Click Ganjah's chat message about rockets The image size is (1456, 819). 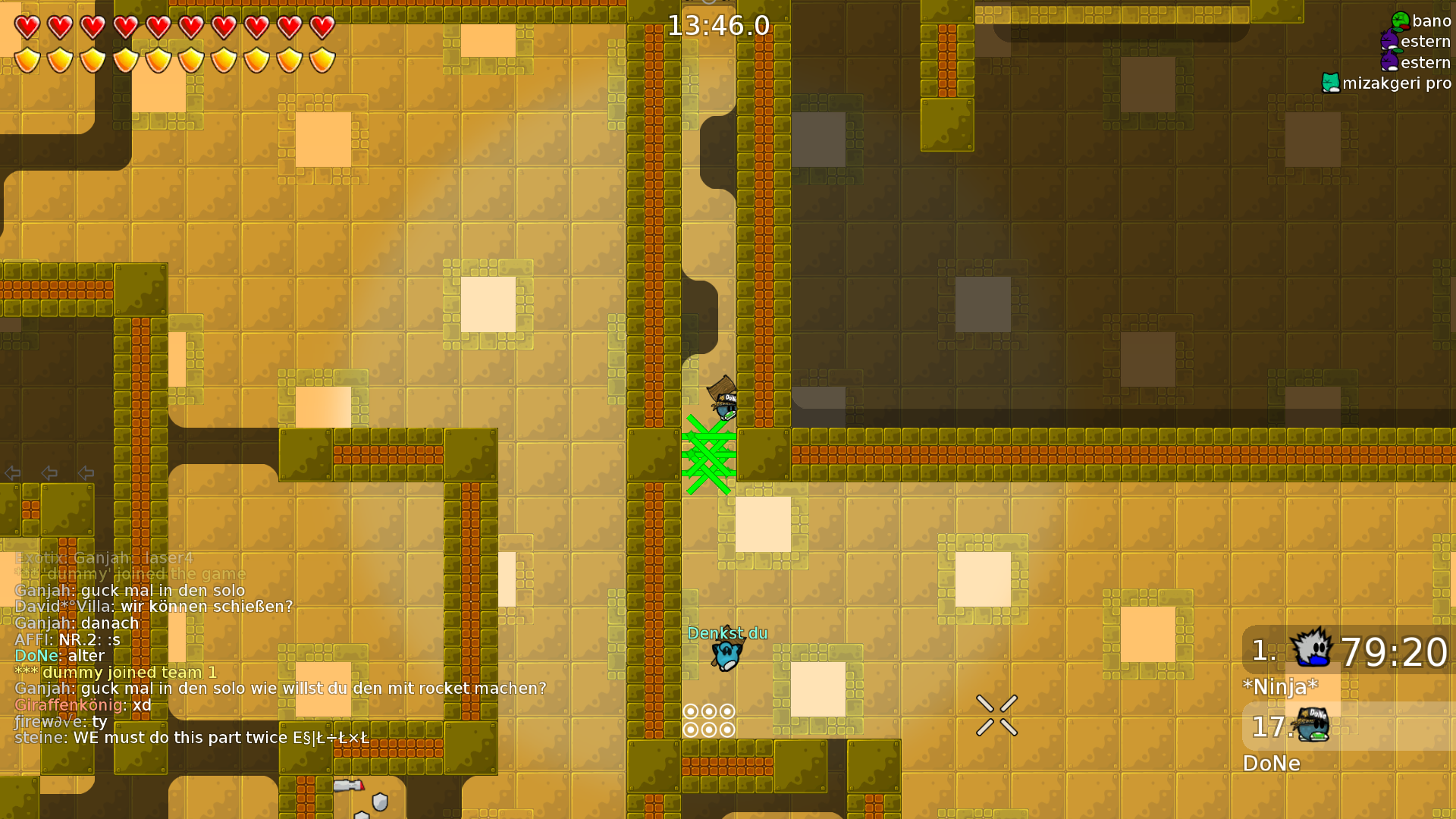tap(281, 689)
